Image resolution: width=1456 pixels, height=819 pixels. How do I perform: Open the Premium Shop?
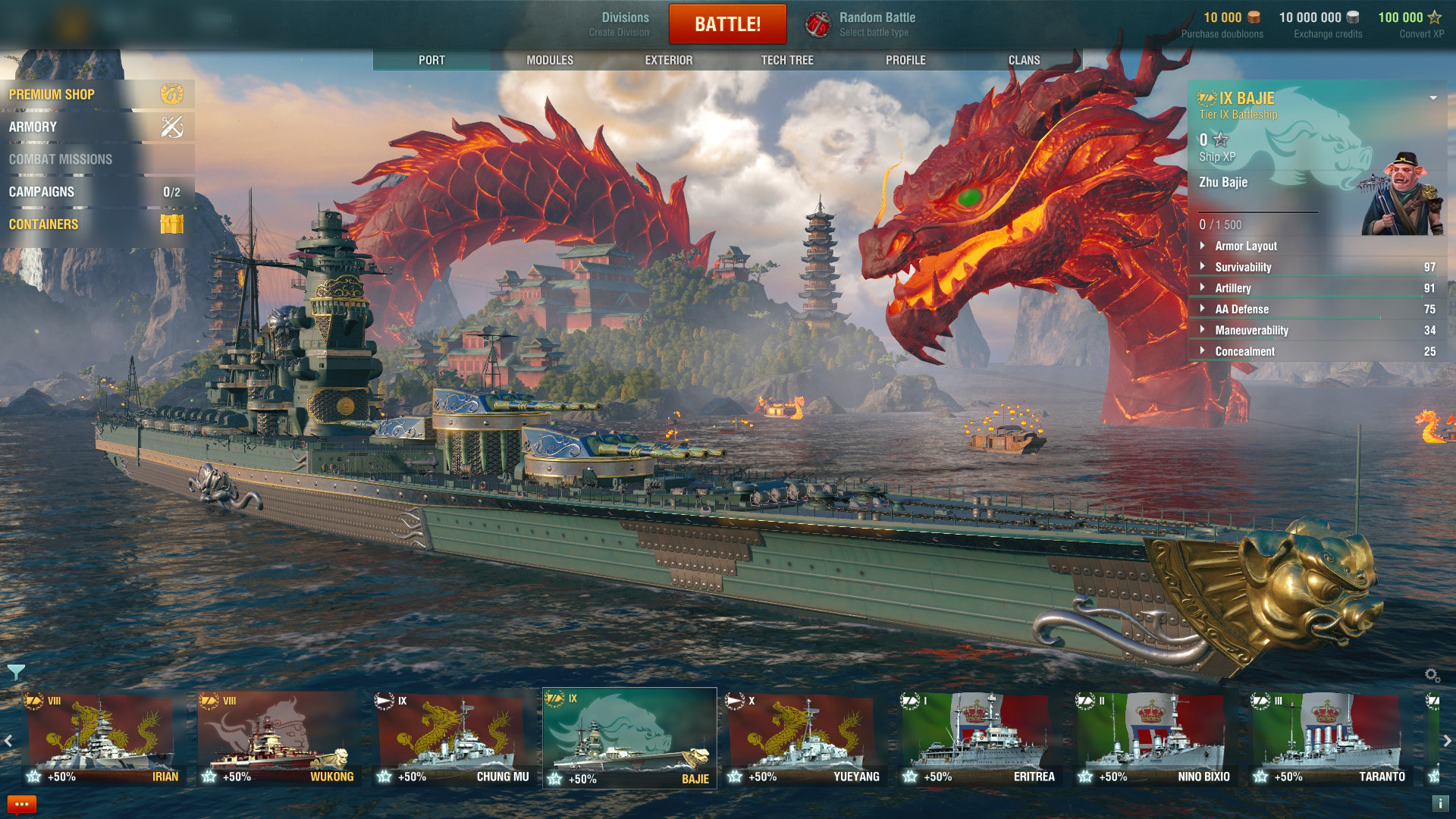[x=96, y=94]
